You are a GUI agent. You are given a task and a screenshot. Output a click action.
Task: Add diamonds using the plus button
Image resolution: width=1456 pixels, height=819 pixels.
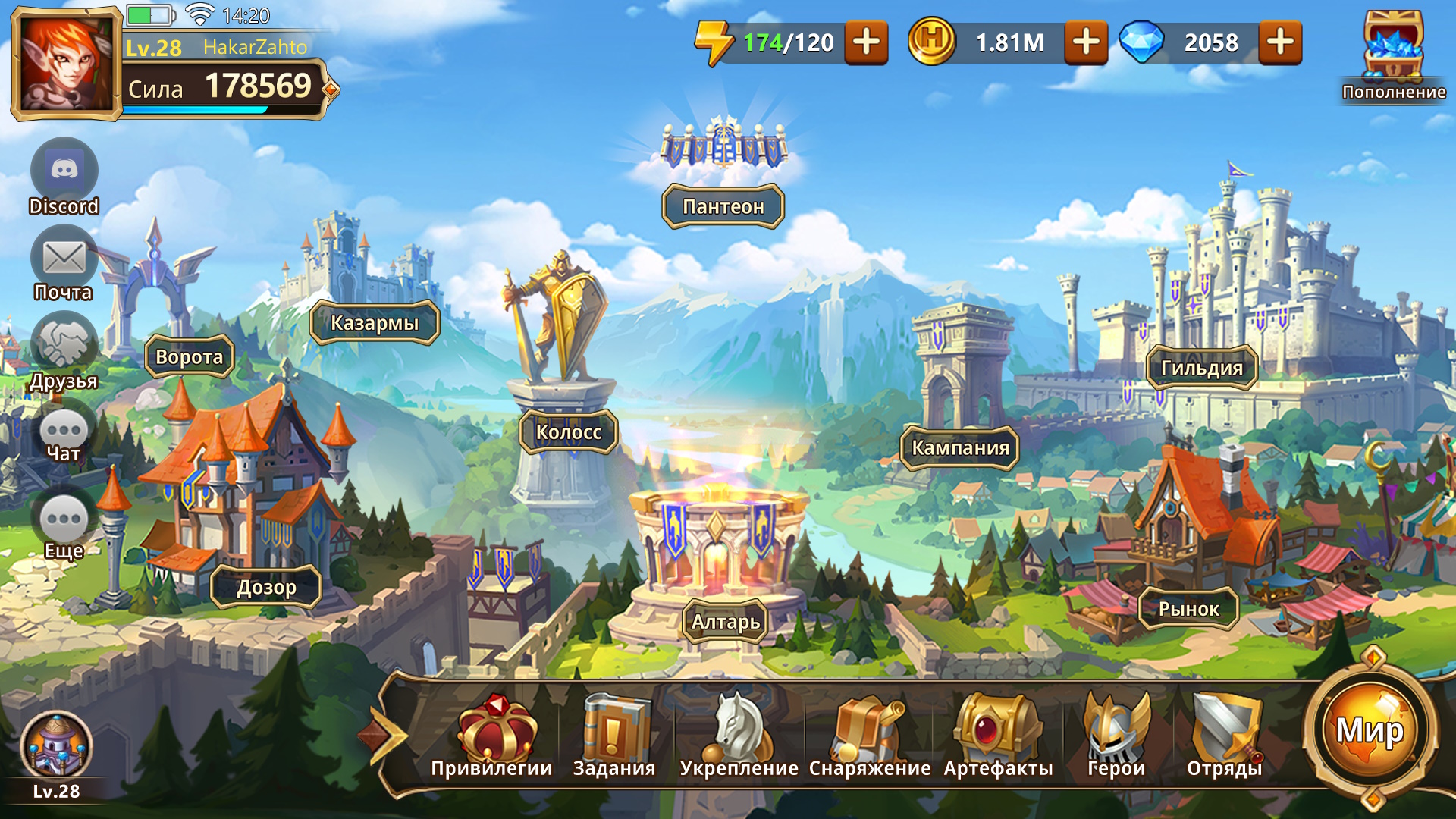point(1280,42)
